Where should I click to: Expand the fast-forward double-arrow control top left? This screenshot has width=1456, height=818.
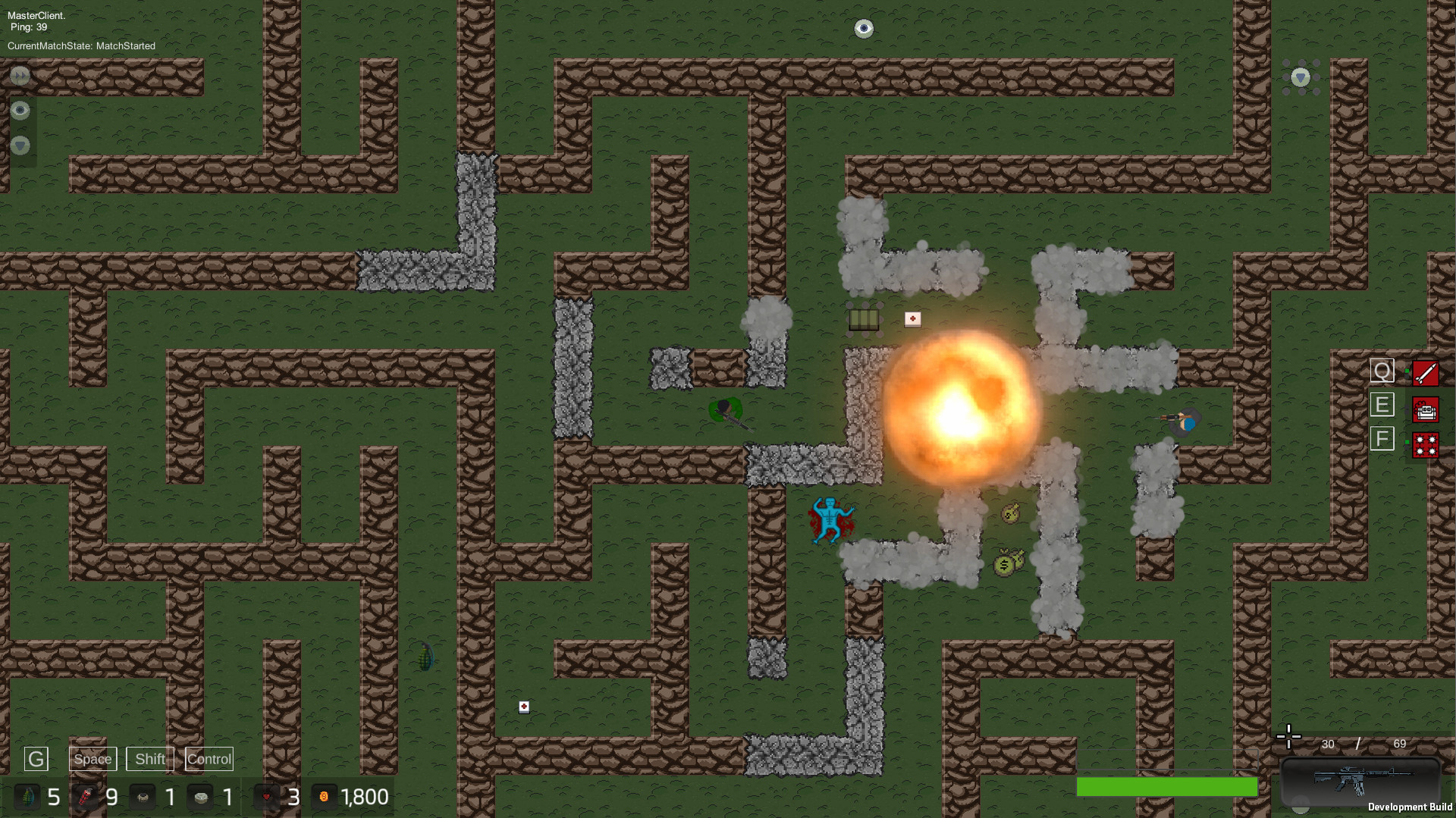click(x=20, y=76)
